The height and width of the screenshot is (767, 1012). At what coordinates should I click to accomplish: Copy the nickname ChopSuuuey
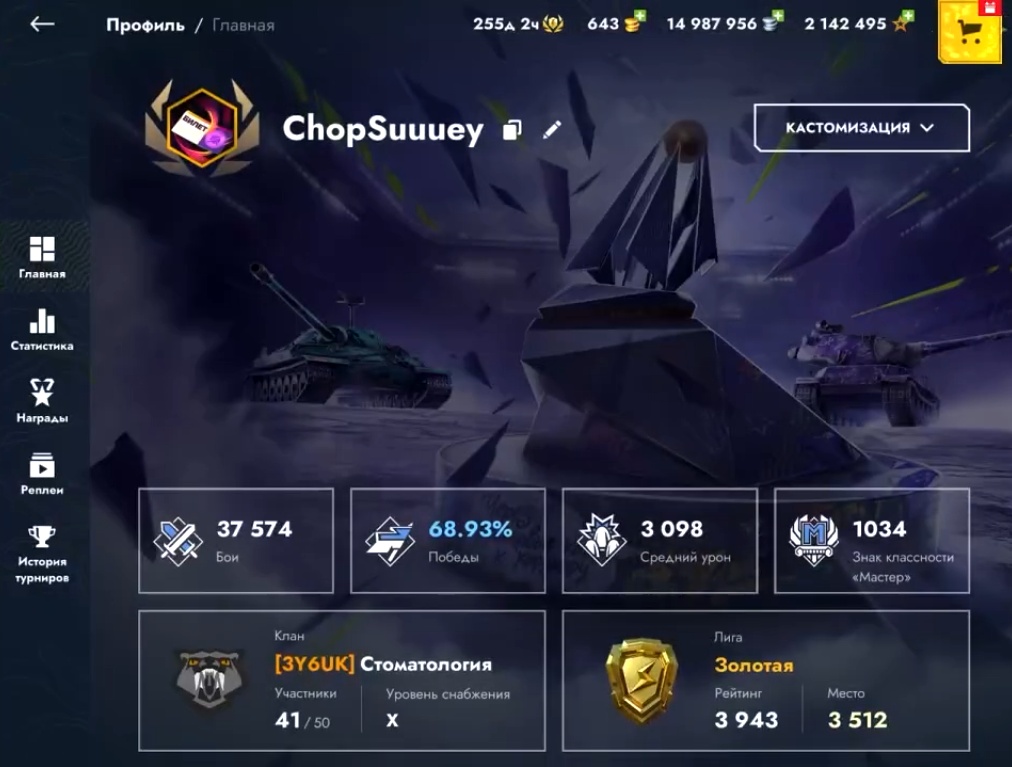512,130
